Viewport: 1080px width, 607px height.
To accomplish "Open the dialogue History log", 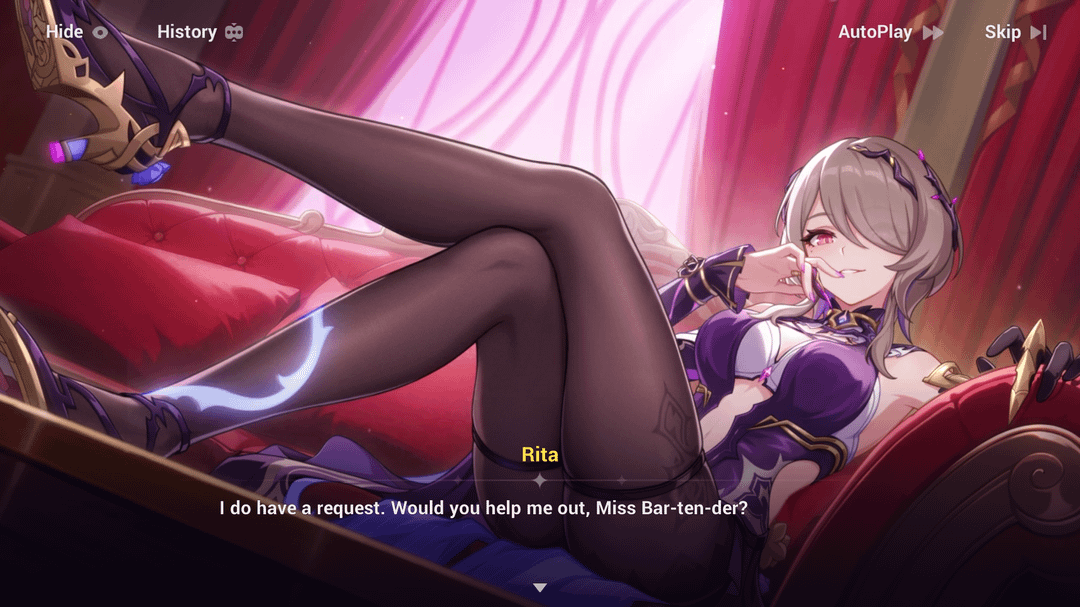I will [200, 32].
